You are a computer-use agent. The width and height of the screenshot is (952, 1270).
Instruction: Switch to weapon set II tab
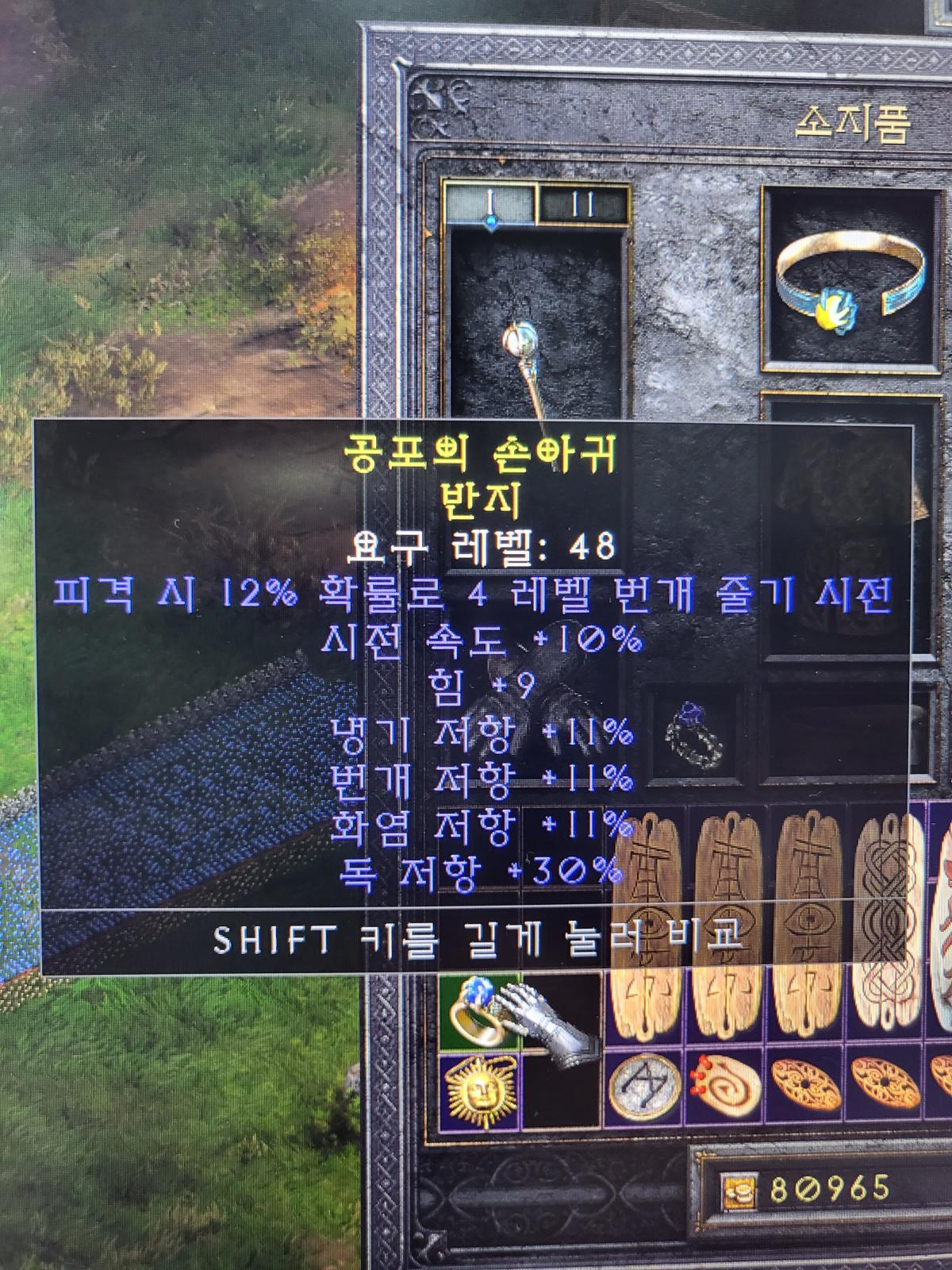583,205
